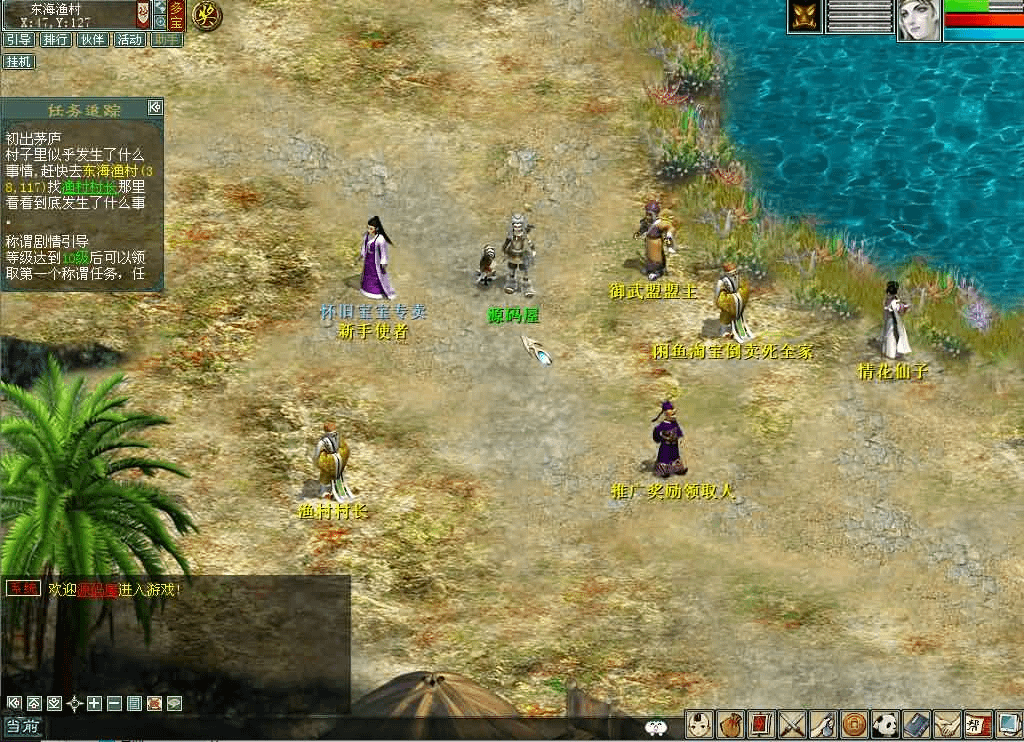Screen dimensions: 1024x742
Task: Open the 引导 guide menu
Action: click(x=18, y=40)
